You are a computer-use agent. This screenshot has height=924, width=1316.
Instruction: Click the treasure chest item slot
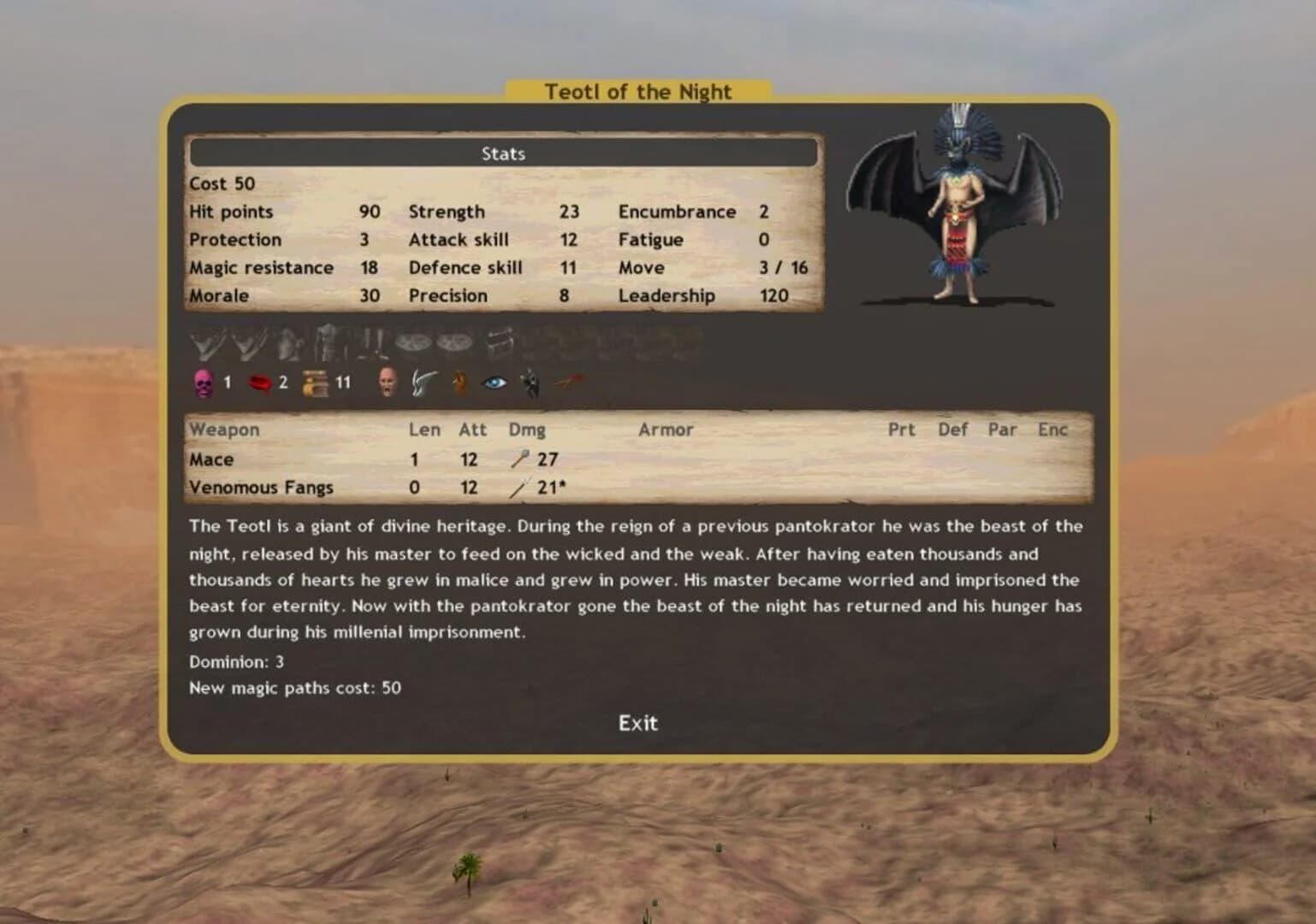[501, 342]
